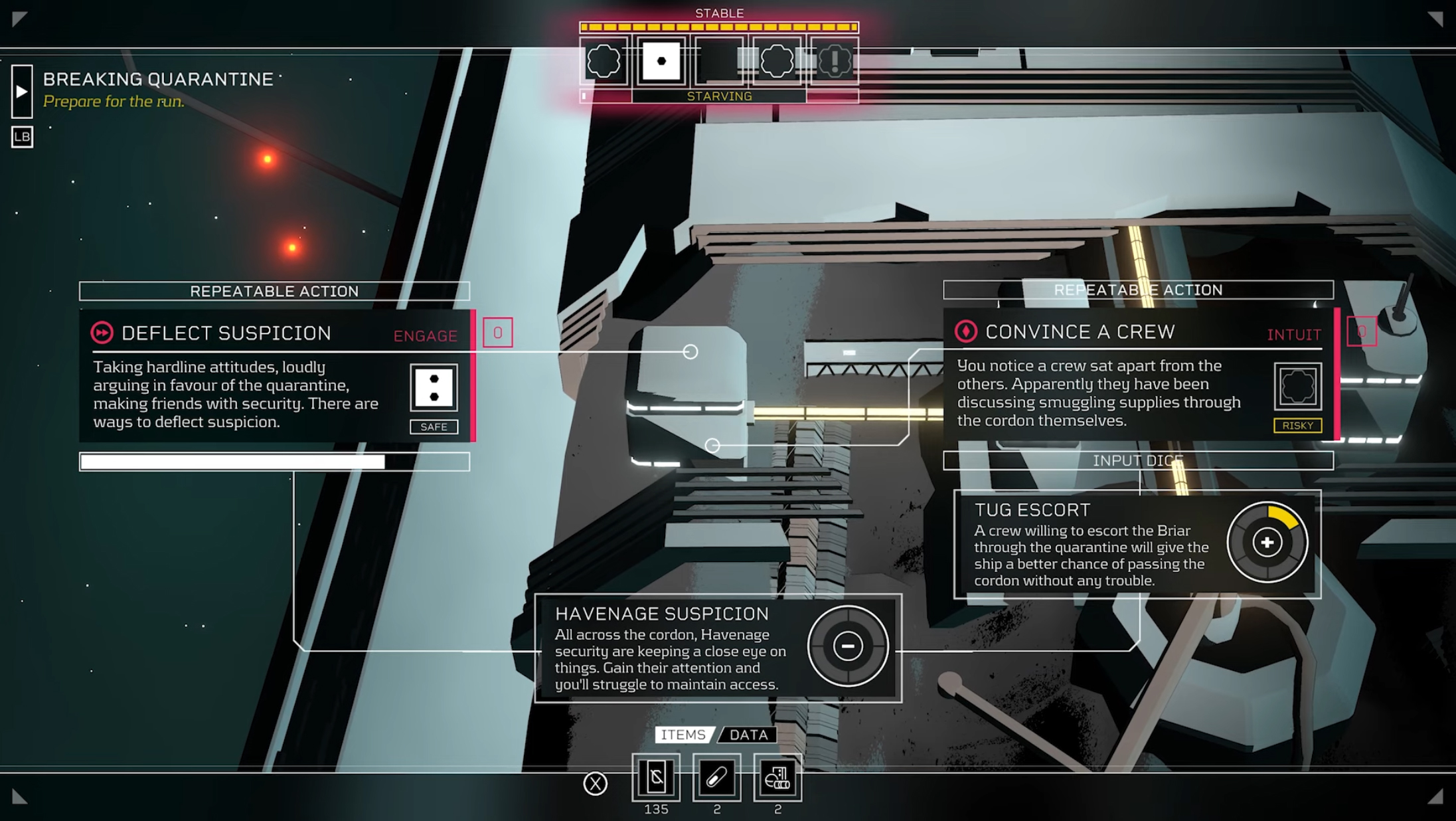Click the two-pip die slot in Deflect Suspicion
This screenshot has height=821, width=1456.
click(434, 387)
